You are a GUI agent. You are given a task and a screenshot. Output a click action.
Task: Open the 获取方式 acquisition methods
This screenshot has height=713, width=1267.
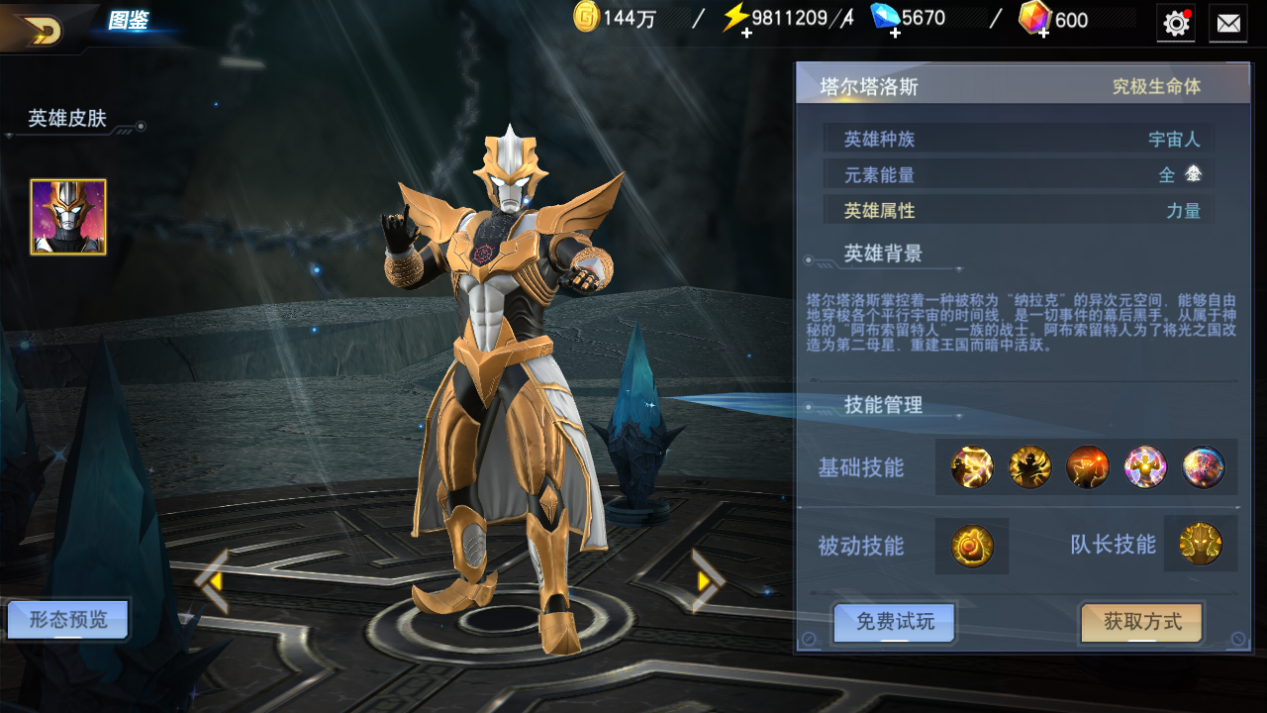click(1142, 622)
